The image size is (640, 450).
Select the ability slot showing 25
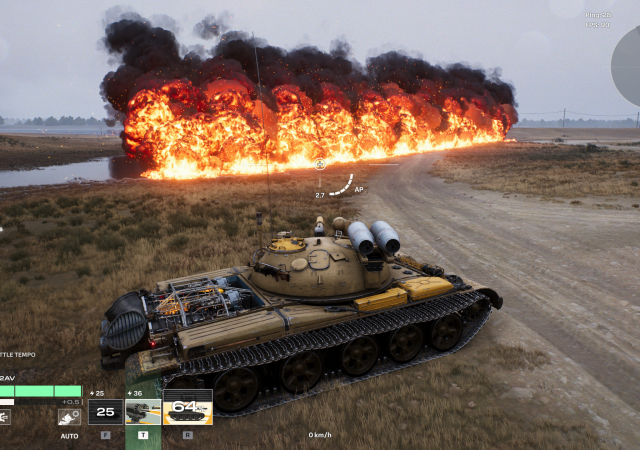click(x=105, y=412)
